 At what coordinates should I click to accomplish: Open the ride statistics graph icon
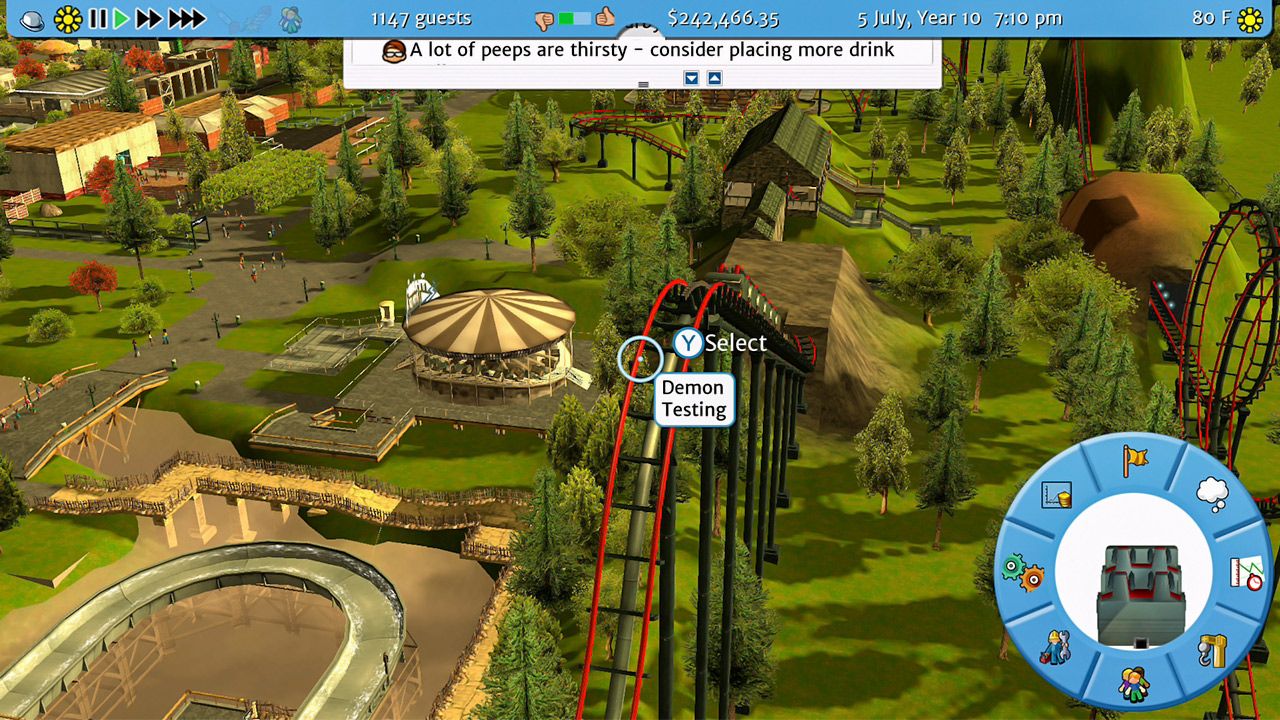point(1246,574)
